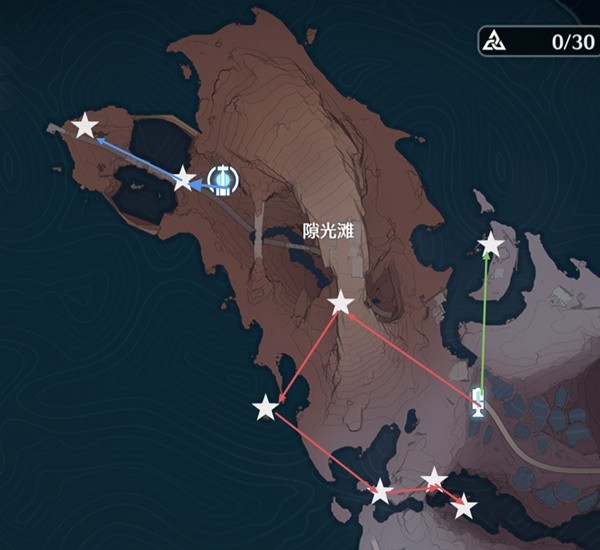Click the star marker at the green arrow's tip

[x=491, y=244]
